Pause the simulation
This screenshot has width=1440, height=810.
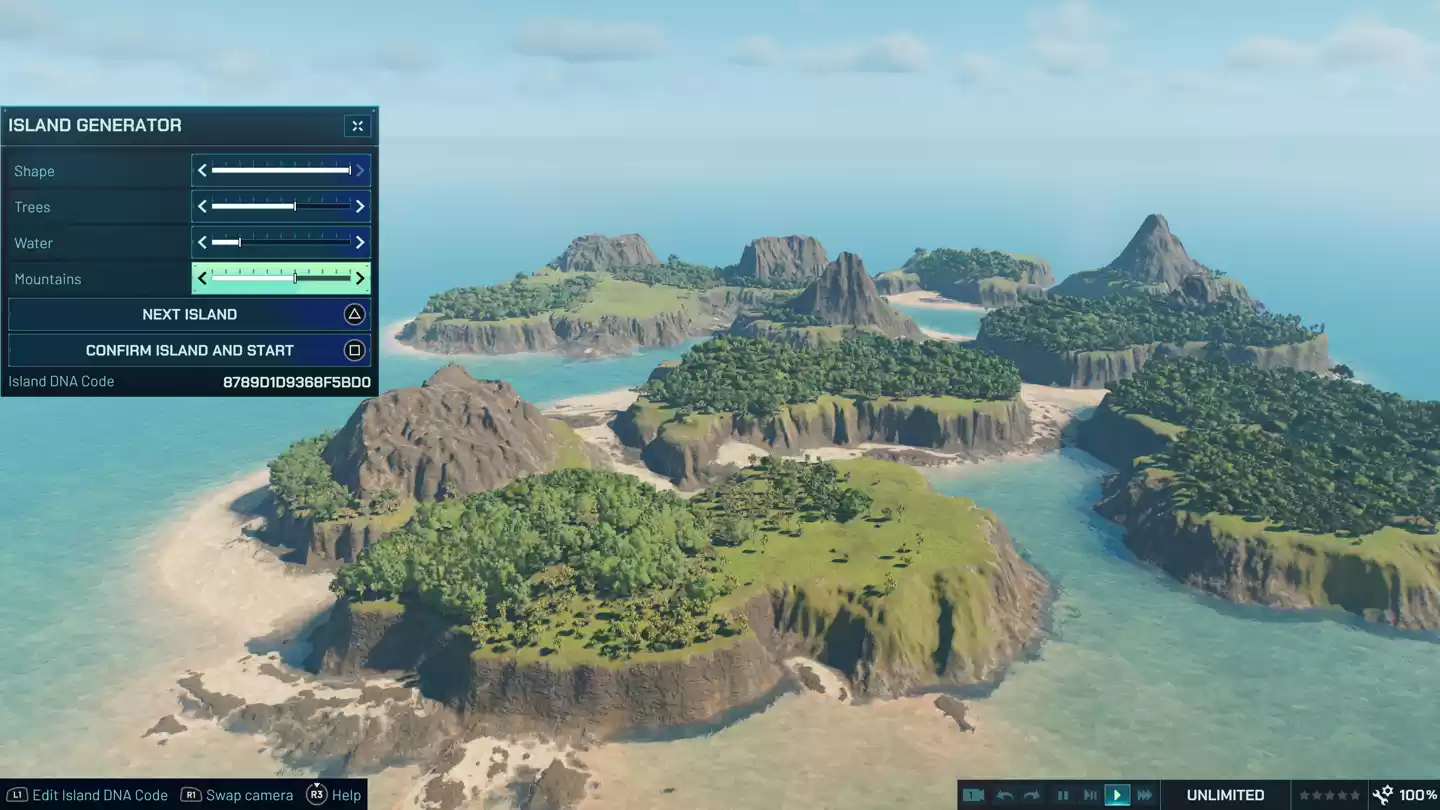pos(1063,795)
